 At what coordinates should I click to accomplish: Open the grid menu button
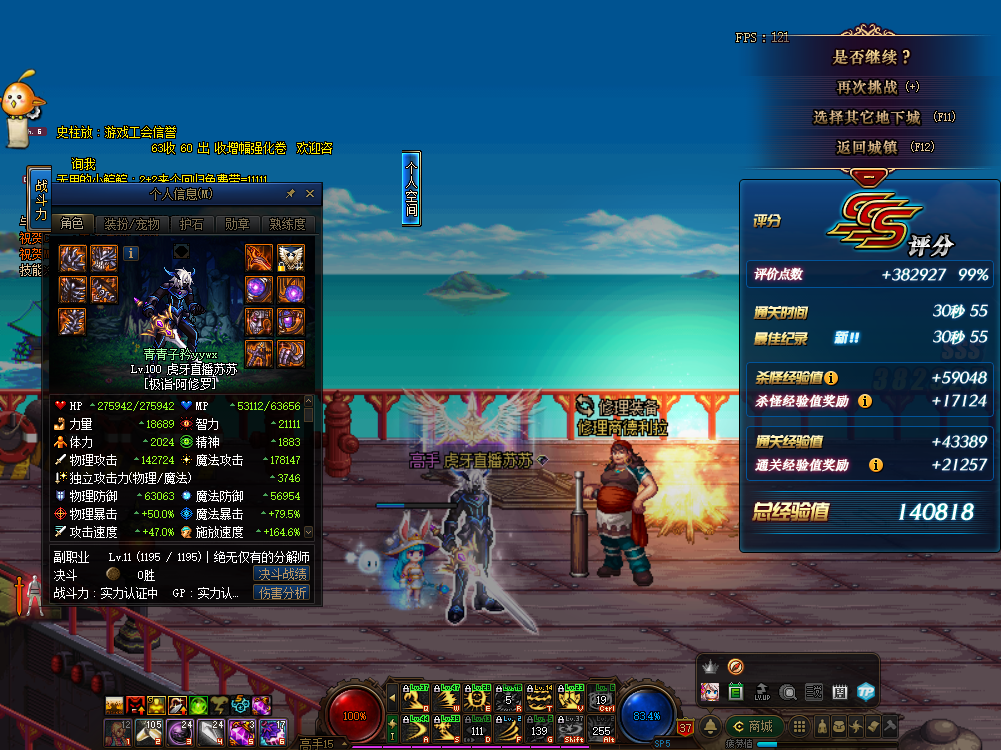(x=799, y=726)
